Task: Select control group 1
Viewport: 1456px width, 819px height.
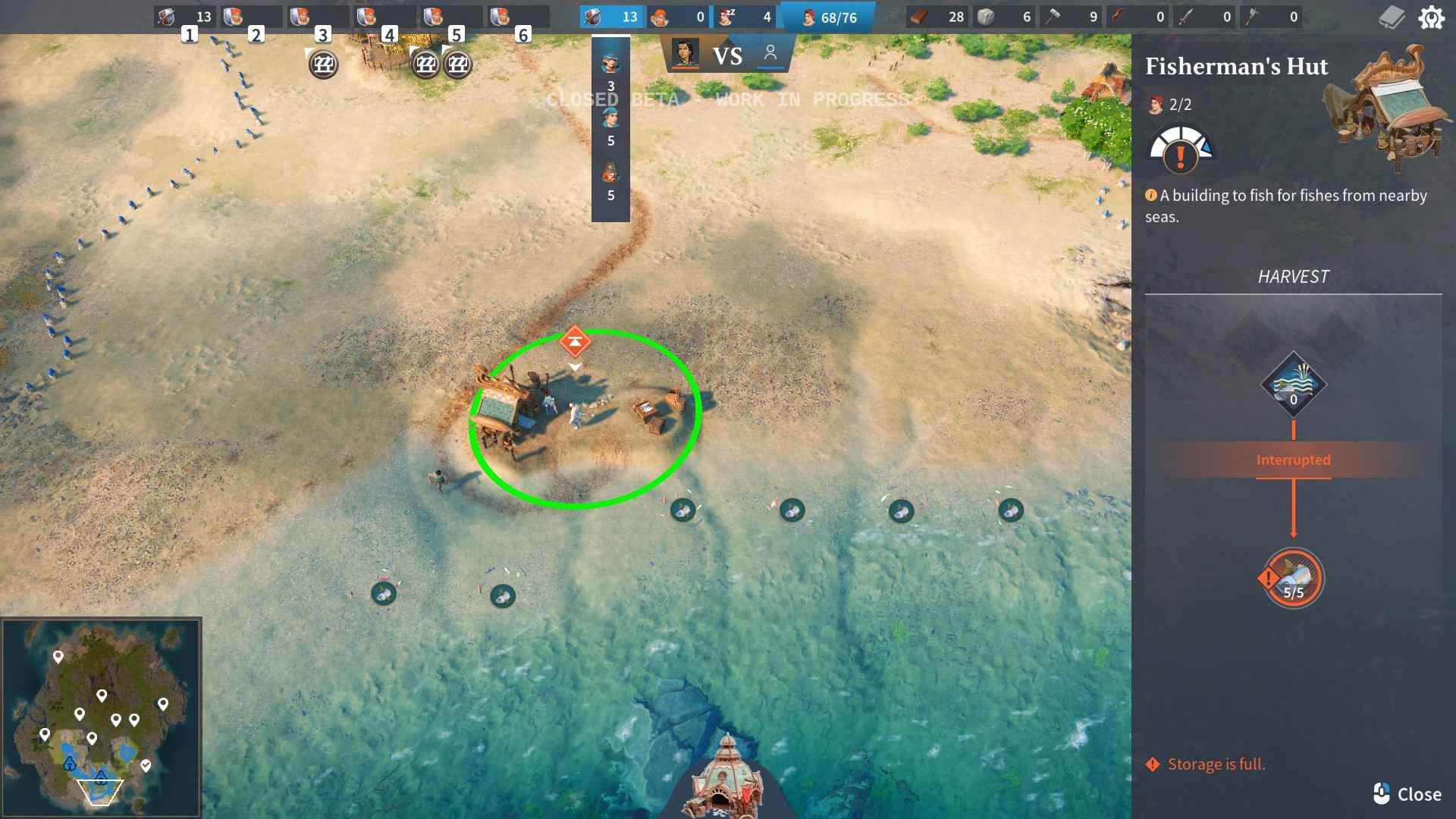Action: coord(184,17)
